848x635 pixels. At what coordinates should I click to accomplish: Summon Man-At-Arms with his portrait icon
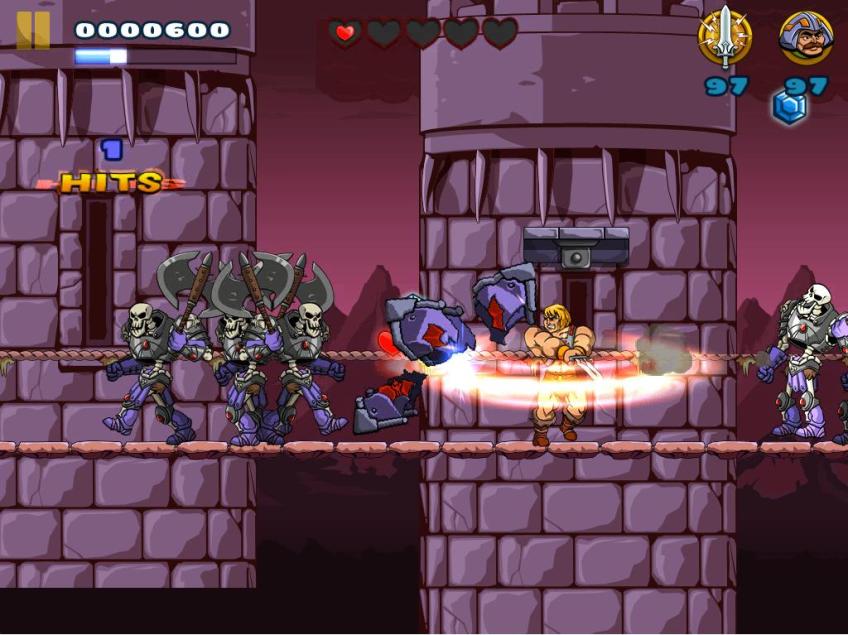point(806,38)
